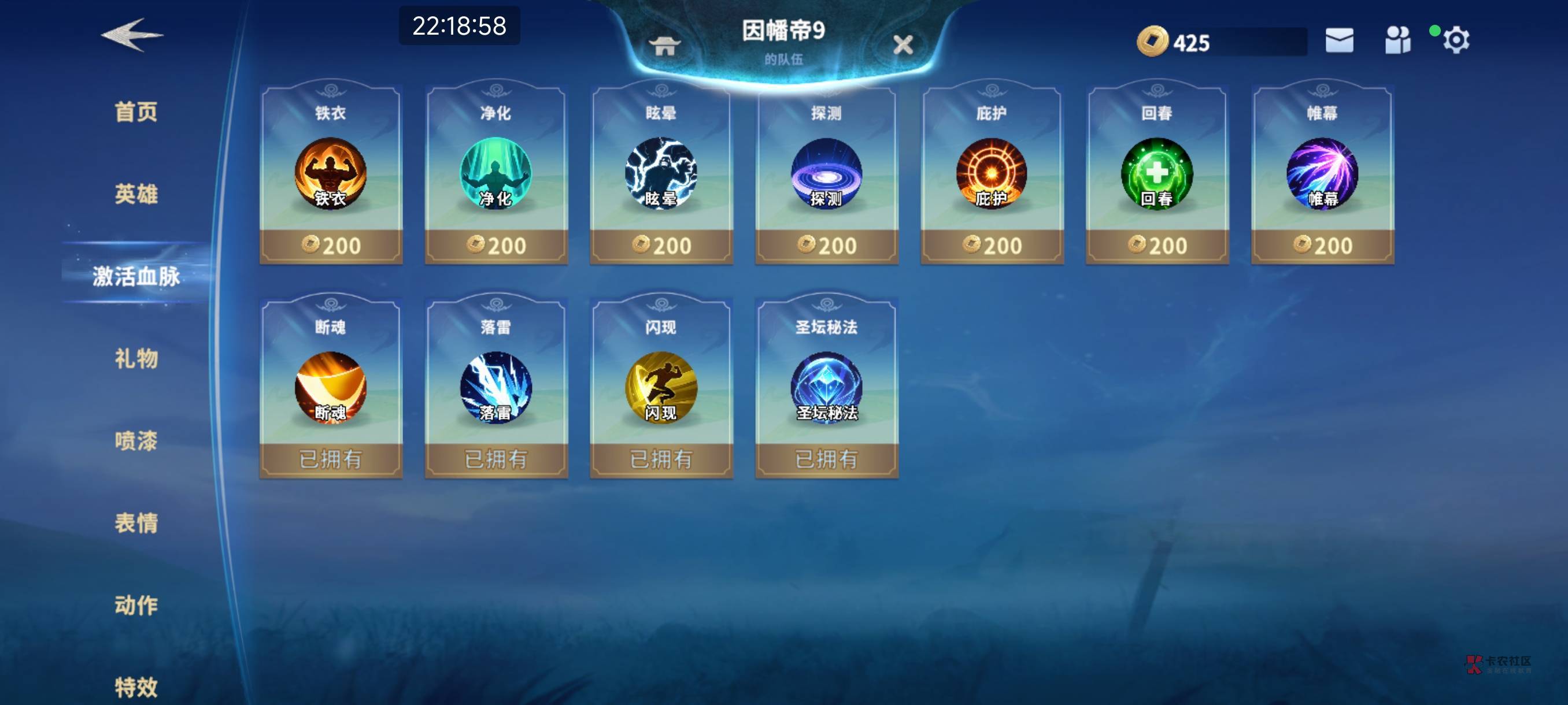This screenshot has height=705, width=1568.
Task: Open the 首页 home tab
Action: click(x=136, y=112)
